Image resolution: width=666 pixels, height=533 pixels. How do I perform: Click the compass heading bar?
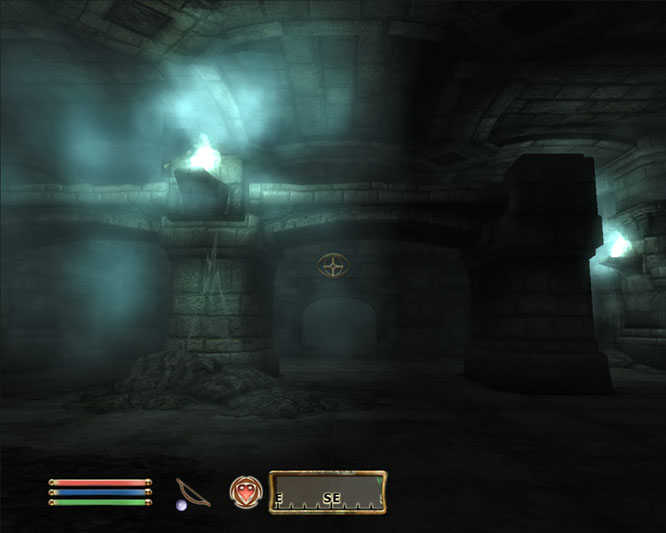coord(327,492)
